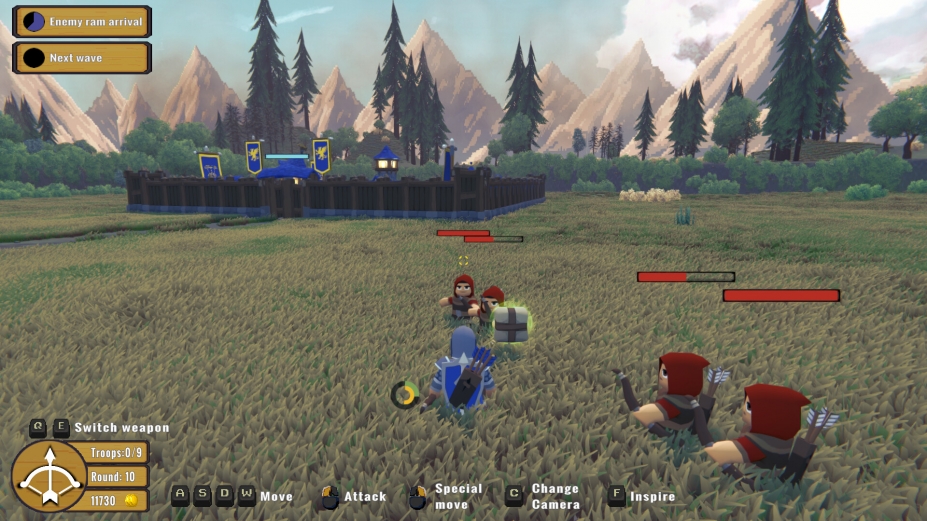Screen dimensions: 927x521
Task: Click the Enemy ram arrival tracker
Action: tap(81, 21)
